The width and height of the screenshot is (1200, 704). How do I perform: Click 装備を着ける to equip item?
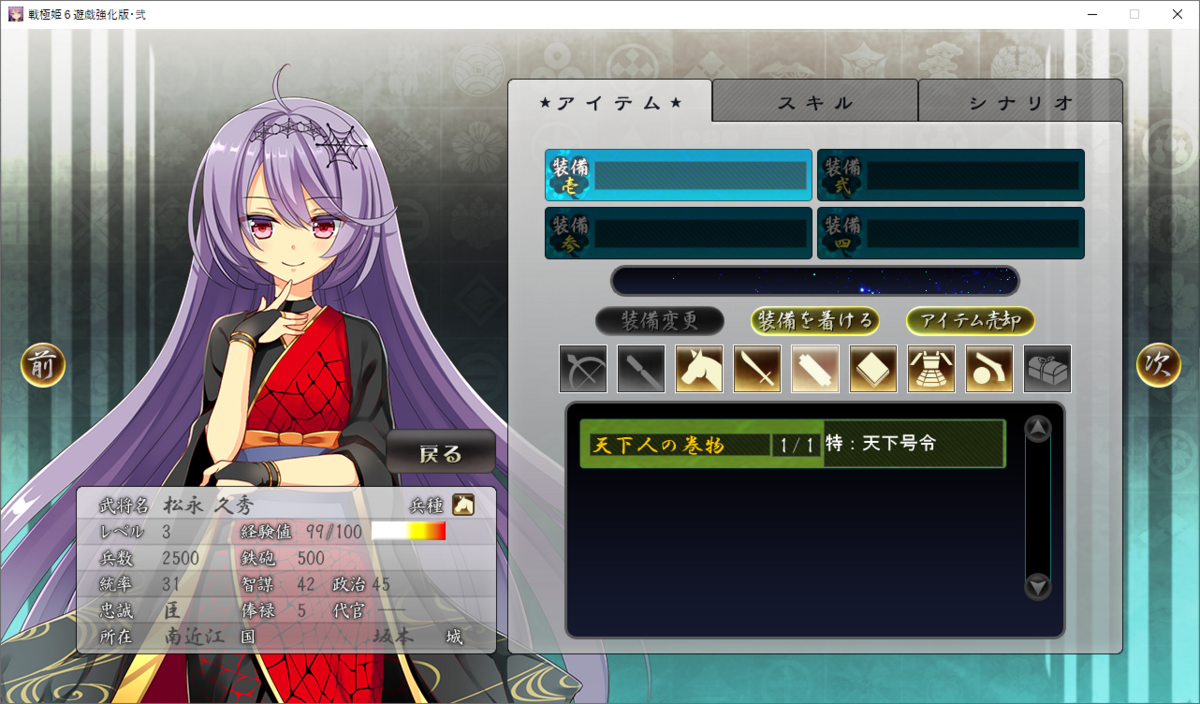tap(815, 321)
